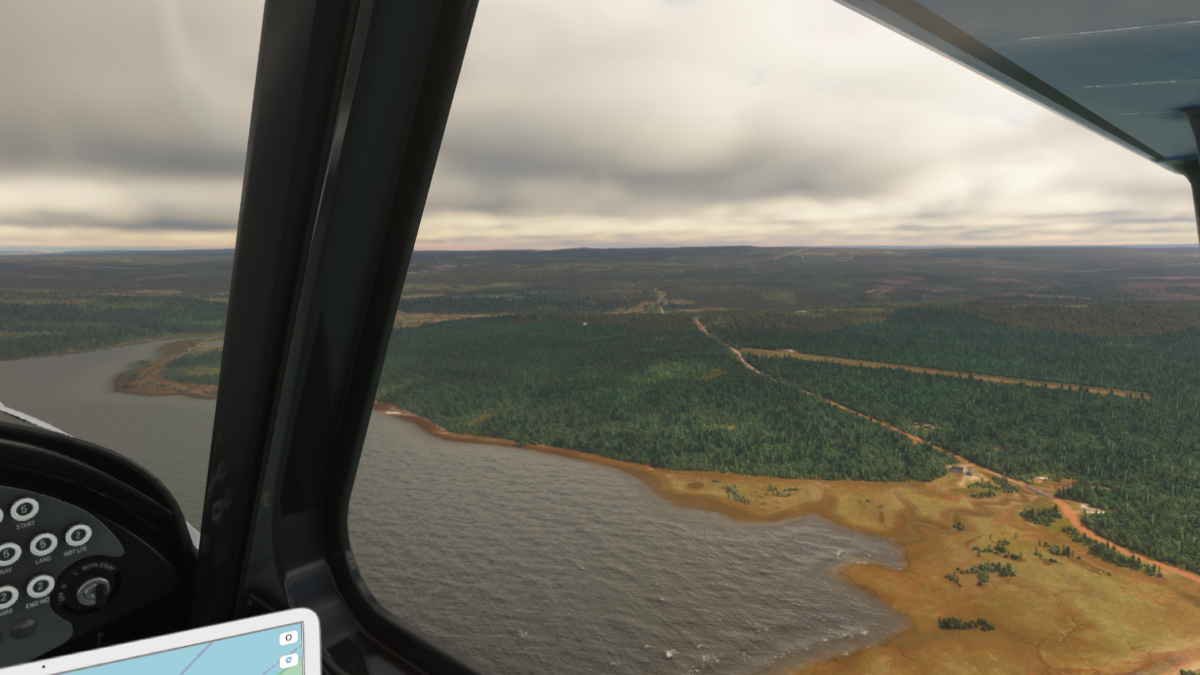Pull the START circuit breaker
The height and width of the screenshot is (675, 1200).
click(x=24, y=509)
